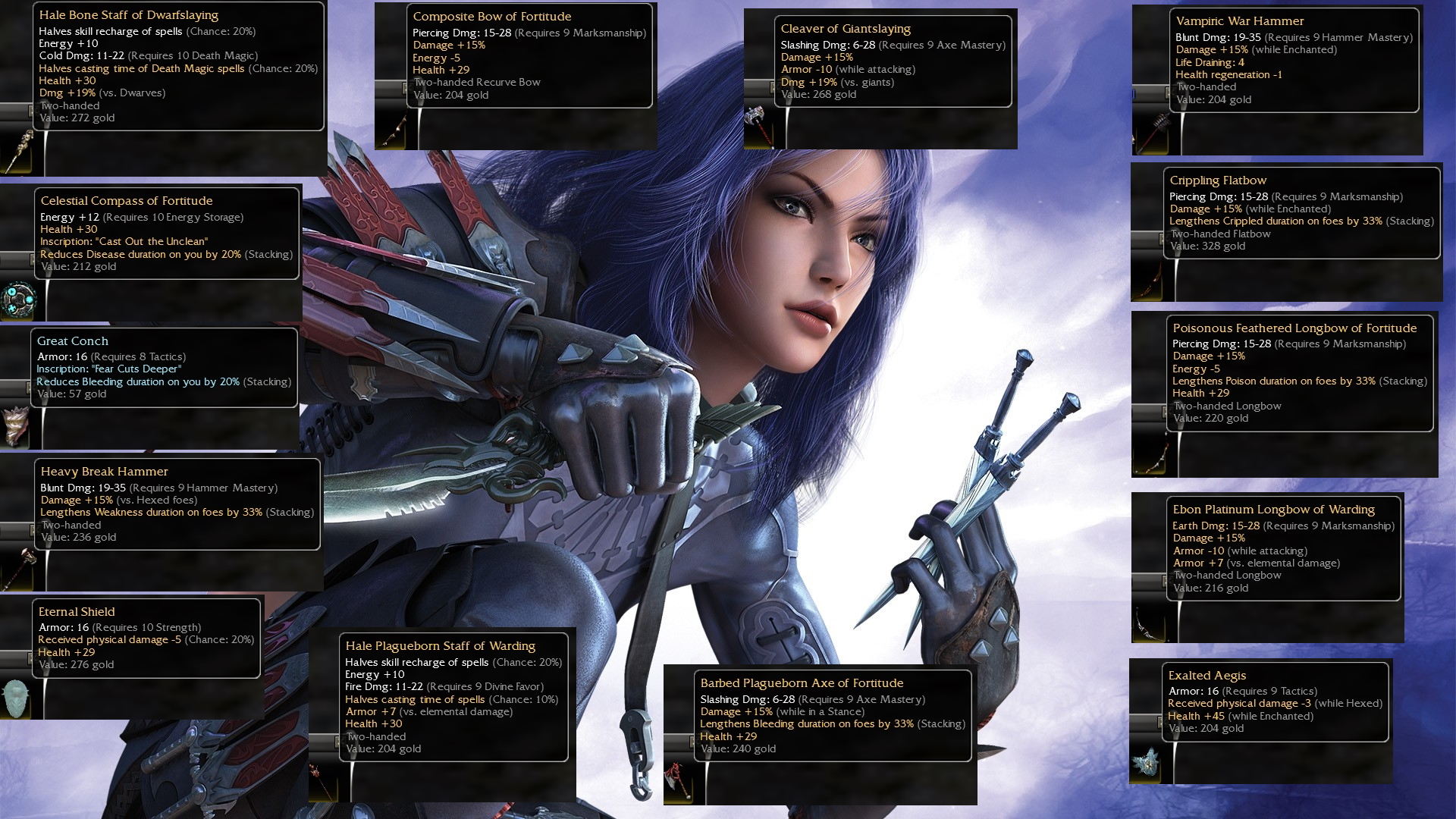Choose the Crippling Flatbow item icon

pyautogui.click(x=1147, y=281)
